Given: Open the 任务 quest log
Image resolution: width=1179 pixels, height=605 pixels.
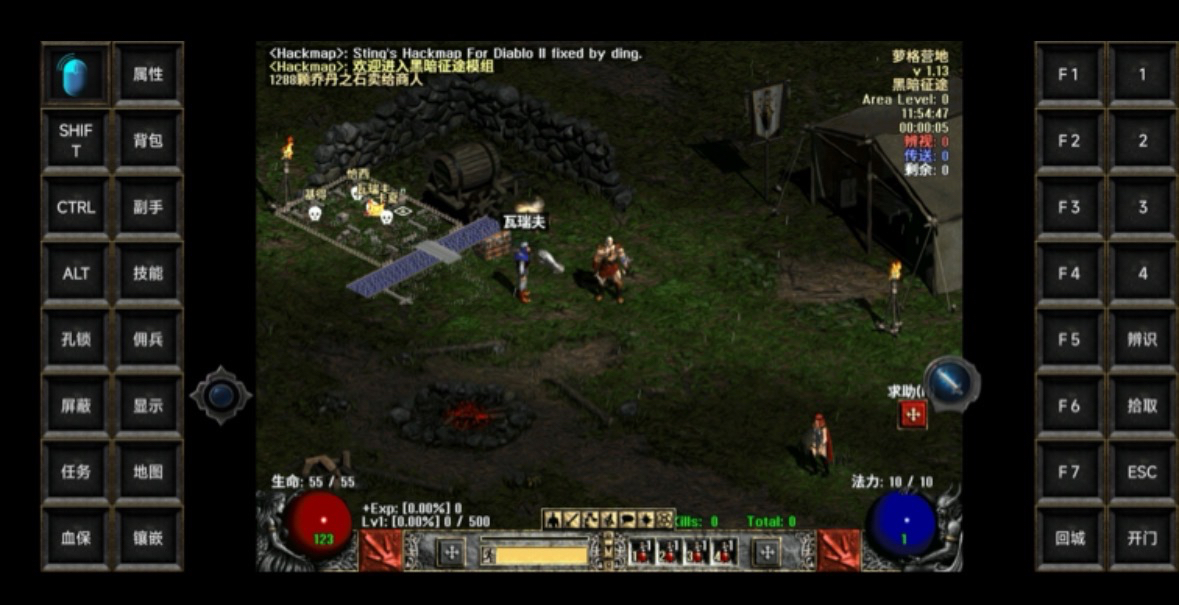Looking at the screenshot, I should click(75, 471).
